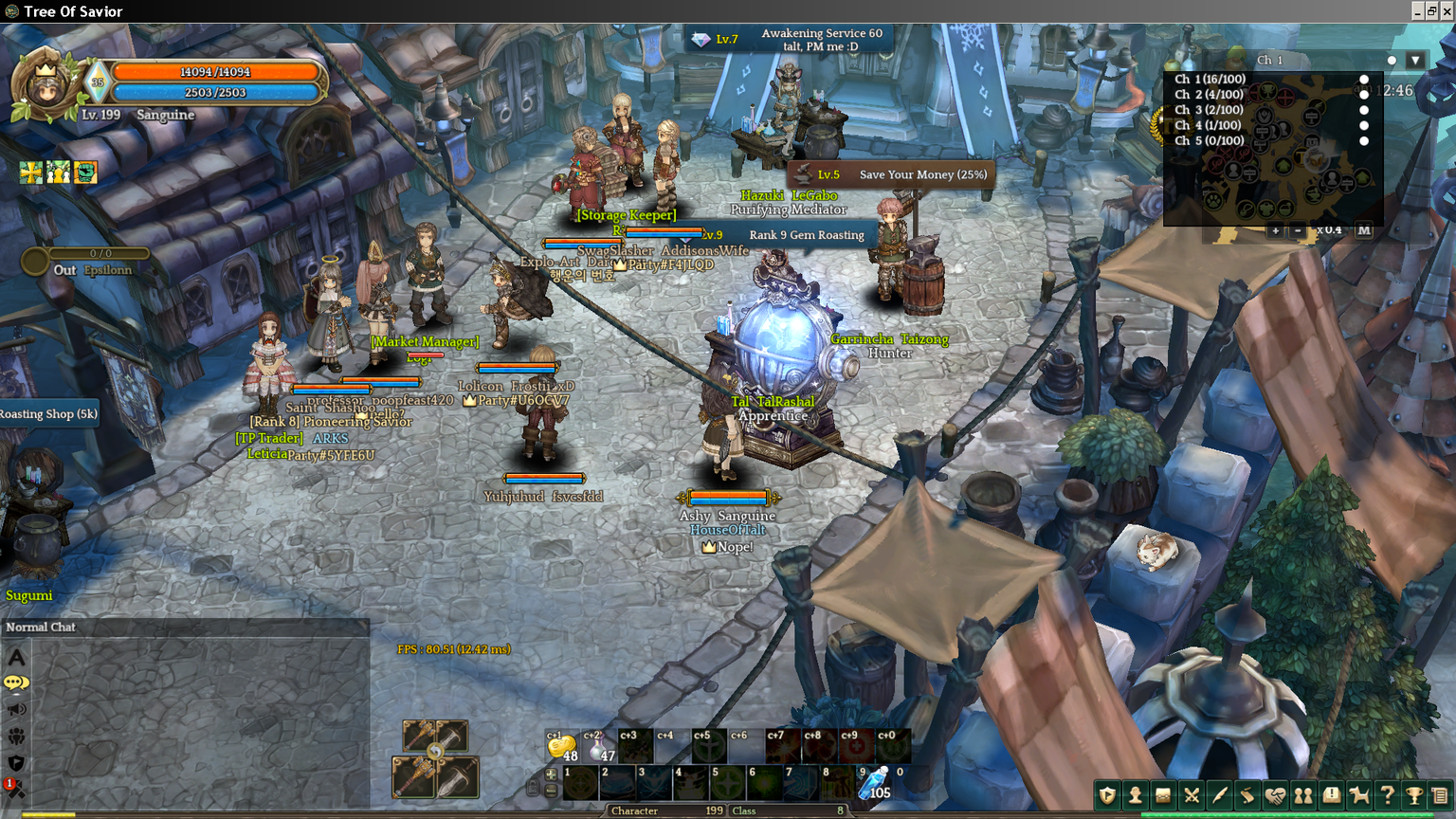Image resolution: width=1456 pixels, height=819 pixels.
Task: Zoom in the minimap with plus button
Action: 1275,230
